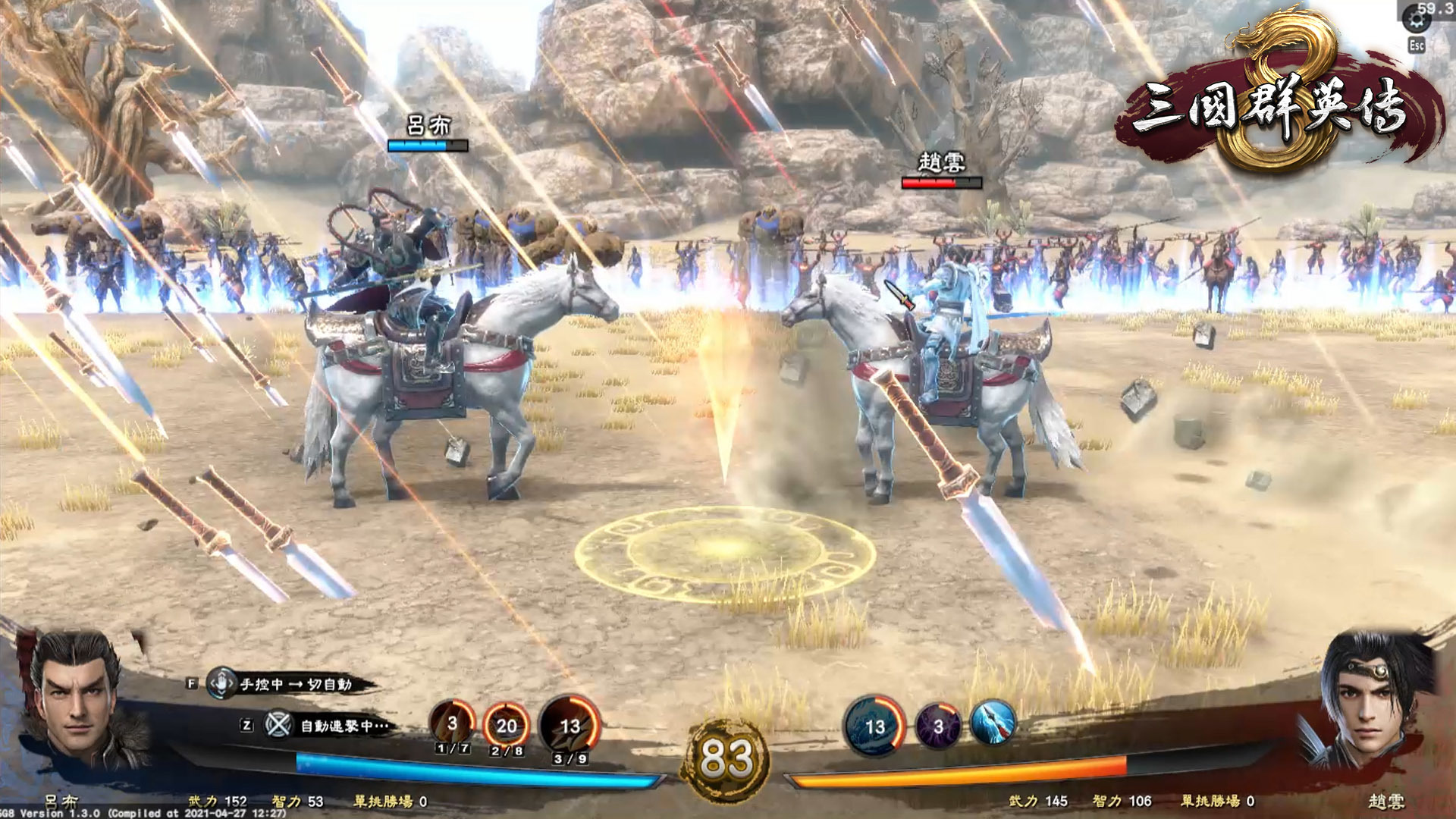Select Zhao Yun's blue skill with cooldown 13

874,726
